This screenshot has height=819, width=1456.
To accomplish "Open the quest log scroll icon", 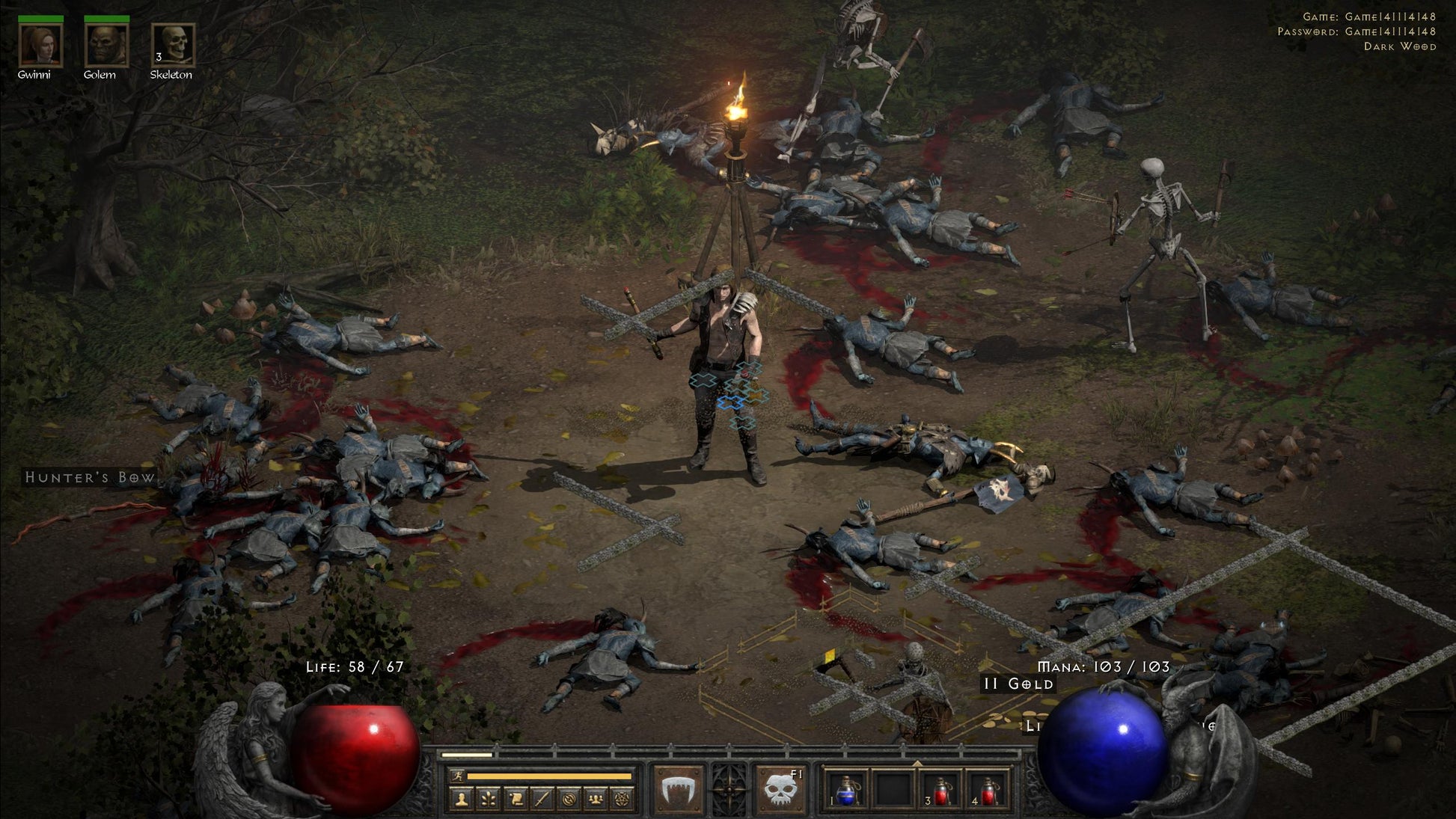I will 515,799.
